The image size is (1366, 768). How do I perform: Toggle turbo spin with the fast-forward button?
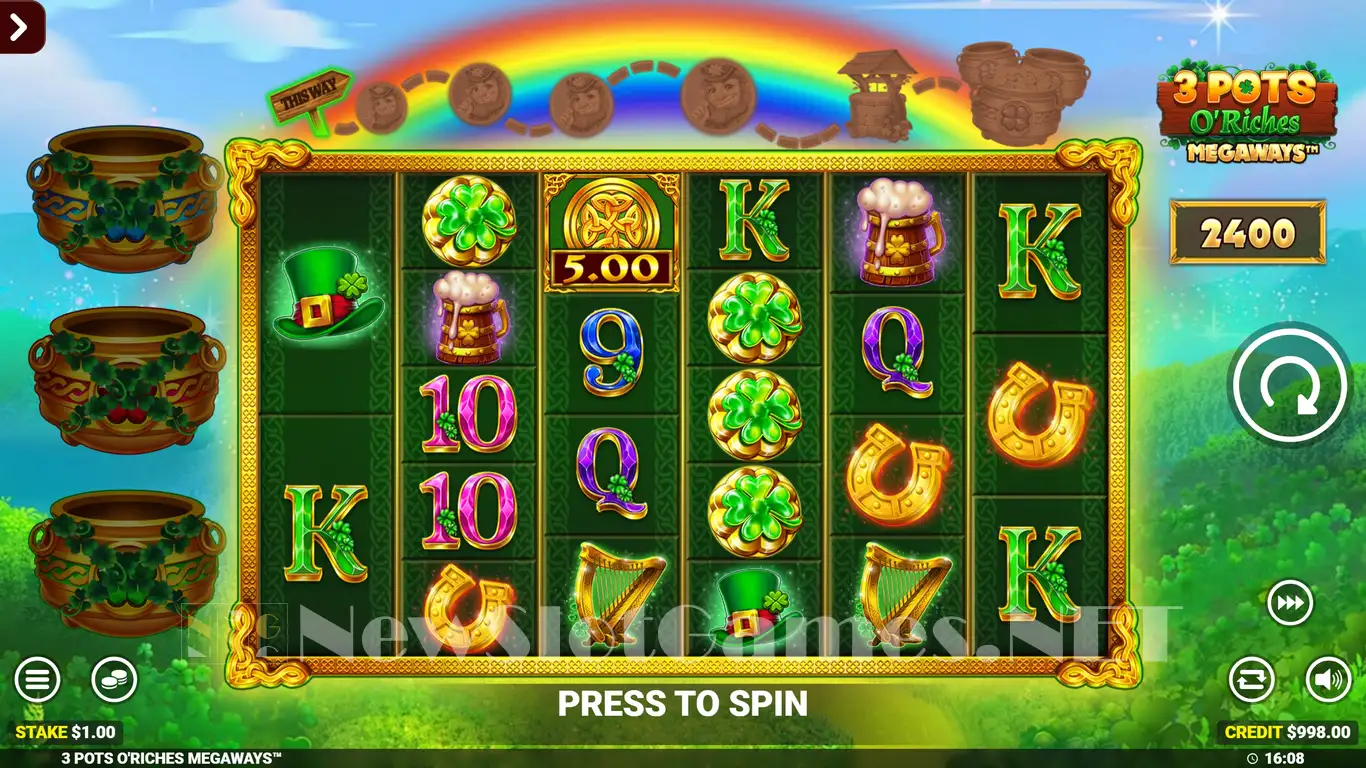point(1290,604)
